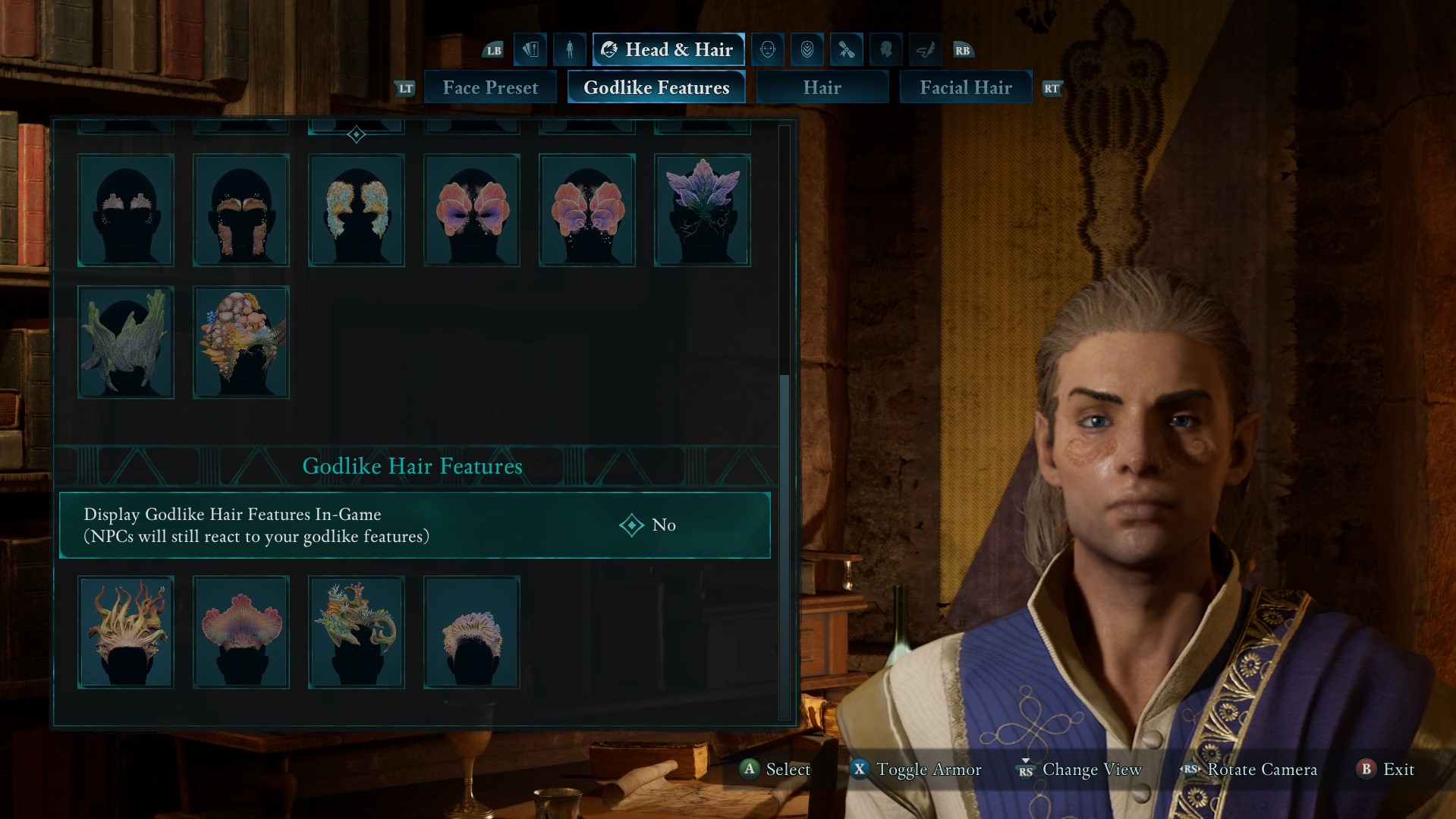Image resolution: width=1456 pixels, height=819 pixels.
Task: Switch to the Face Preset tab
Action: 490,88
